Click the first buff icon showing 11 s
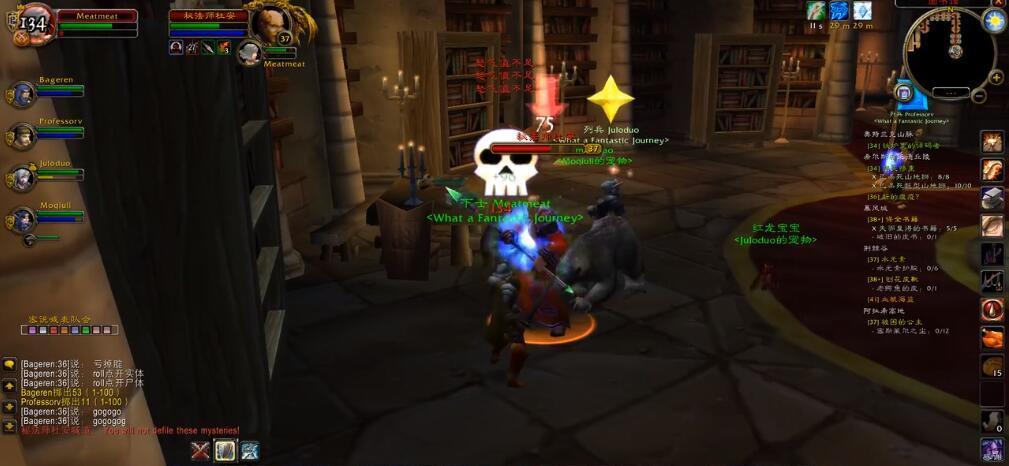This screenshot has height=466, width=1009. 816,11
